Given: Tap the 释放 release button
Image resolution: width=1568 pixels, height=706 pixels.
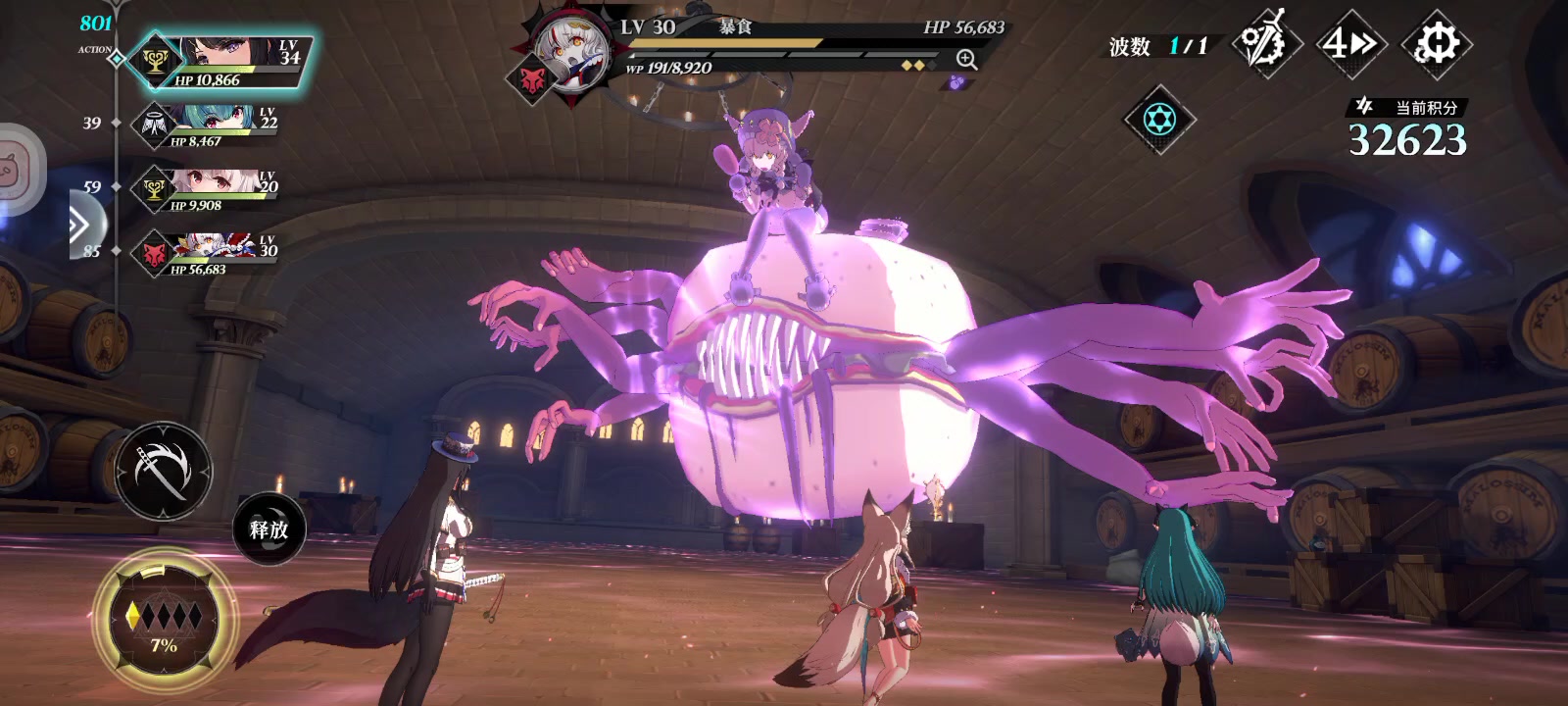Looking at the screenshot, I should [x=269, y=529].
